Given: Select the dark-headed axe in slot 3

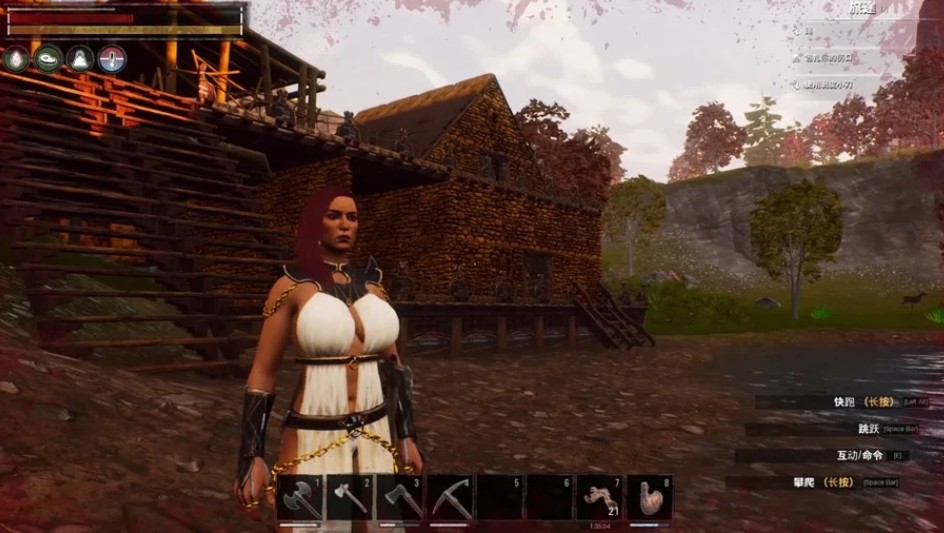Looking at the screenshot, I should pyautogui.click(x=400, y=497).
